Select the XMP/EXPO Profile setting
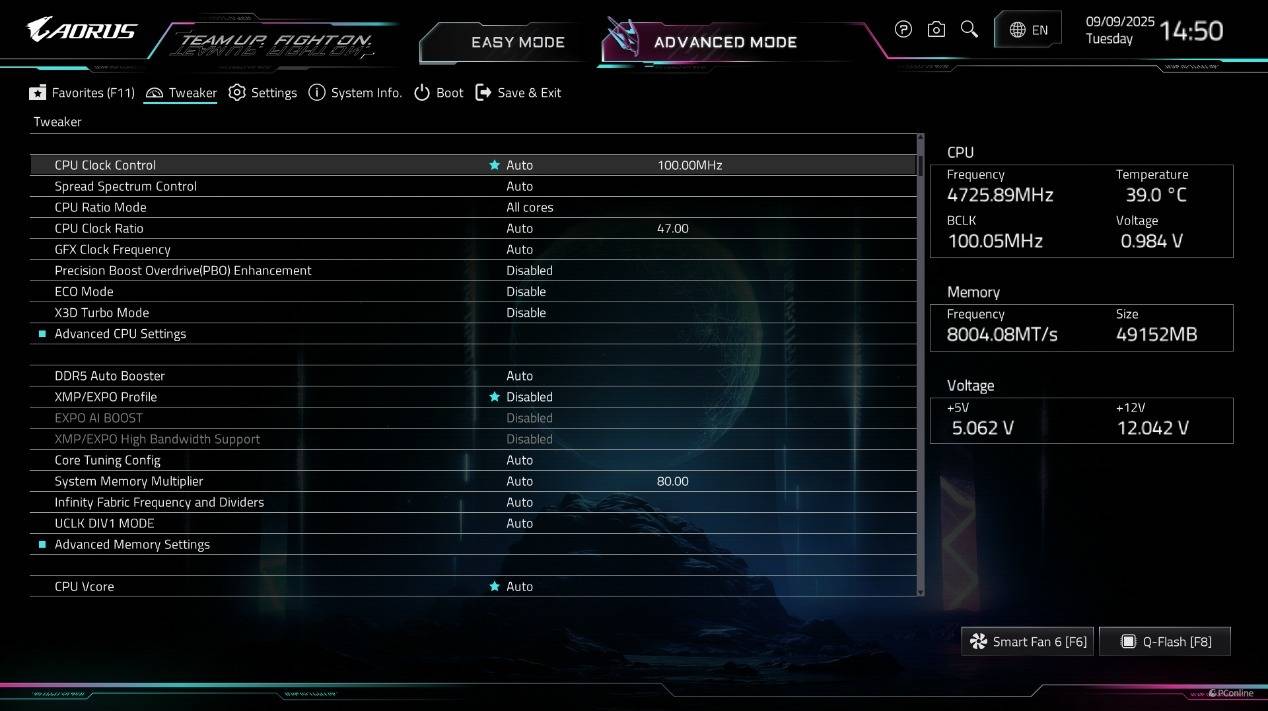The width and height of the screenshot is (1268, 711). [x=106, y=397]
